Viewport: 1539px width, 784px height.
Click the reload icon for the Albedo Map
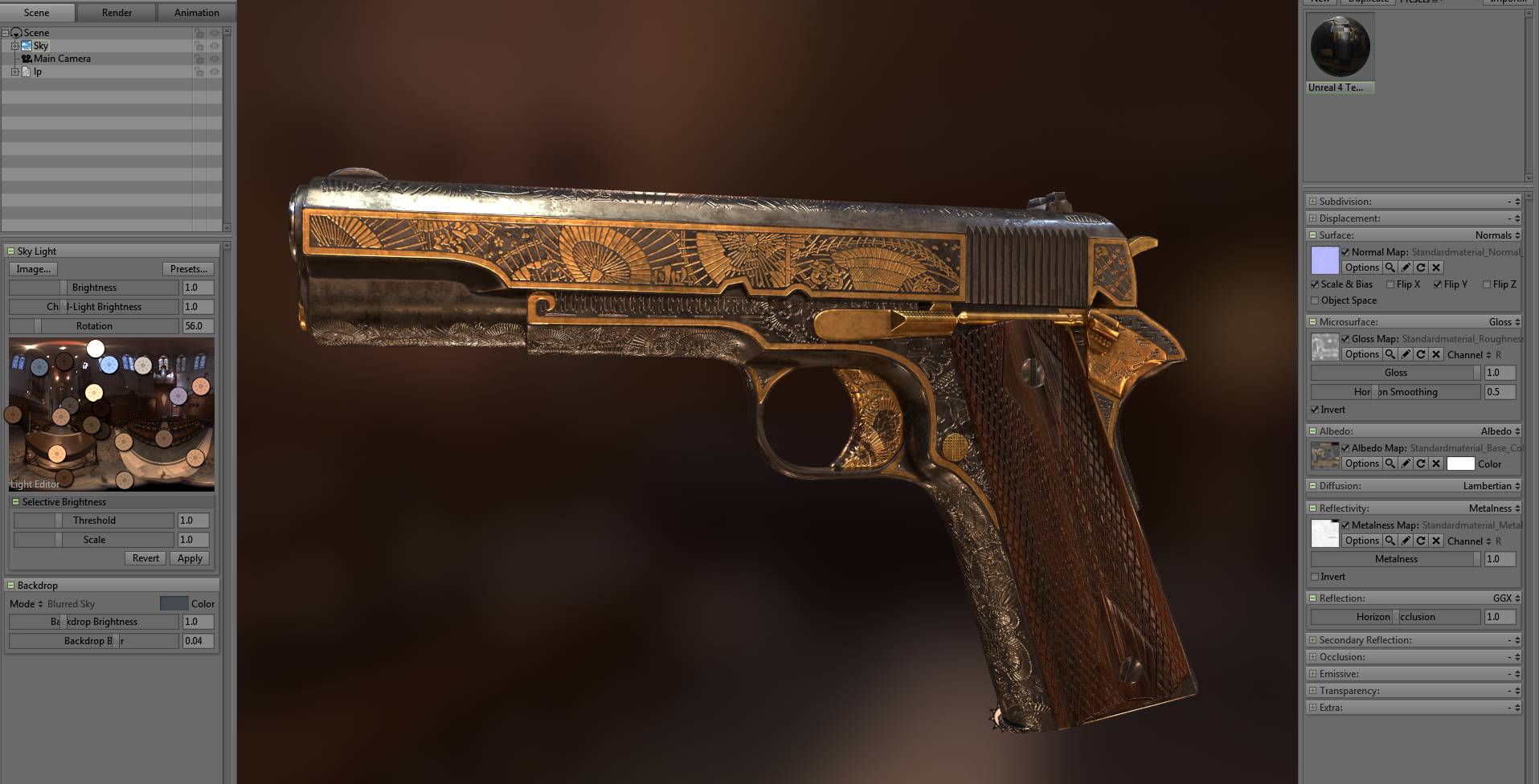(x=1421, y=463)
